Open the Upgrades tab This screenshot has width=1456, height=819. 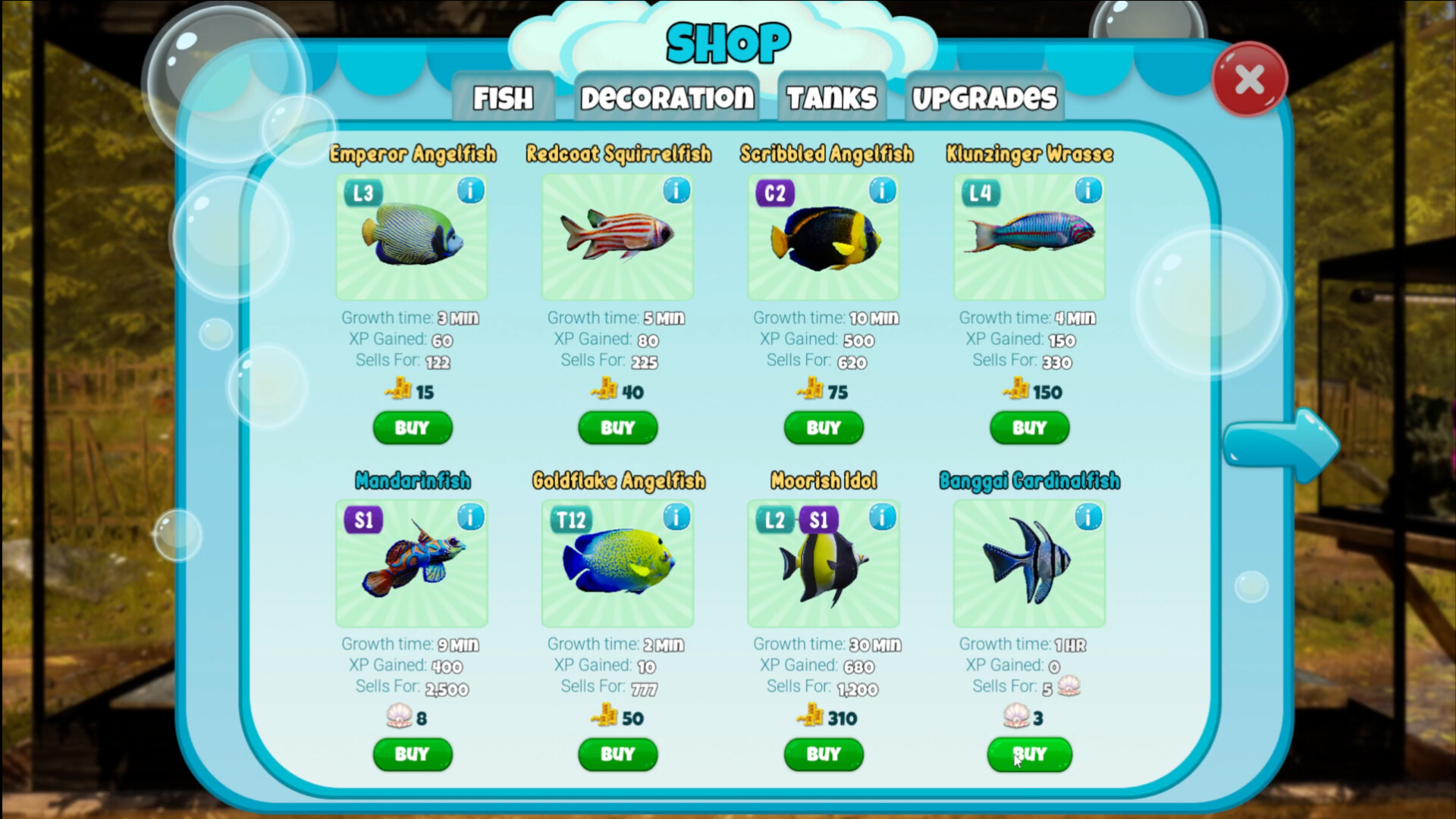tap(984, 97)
